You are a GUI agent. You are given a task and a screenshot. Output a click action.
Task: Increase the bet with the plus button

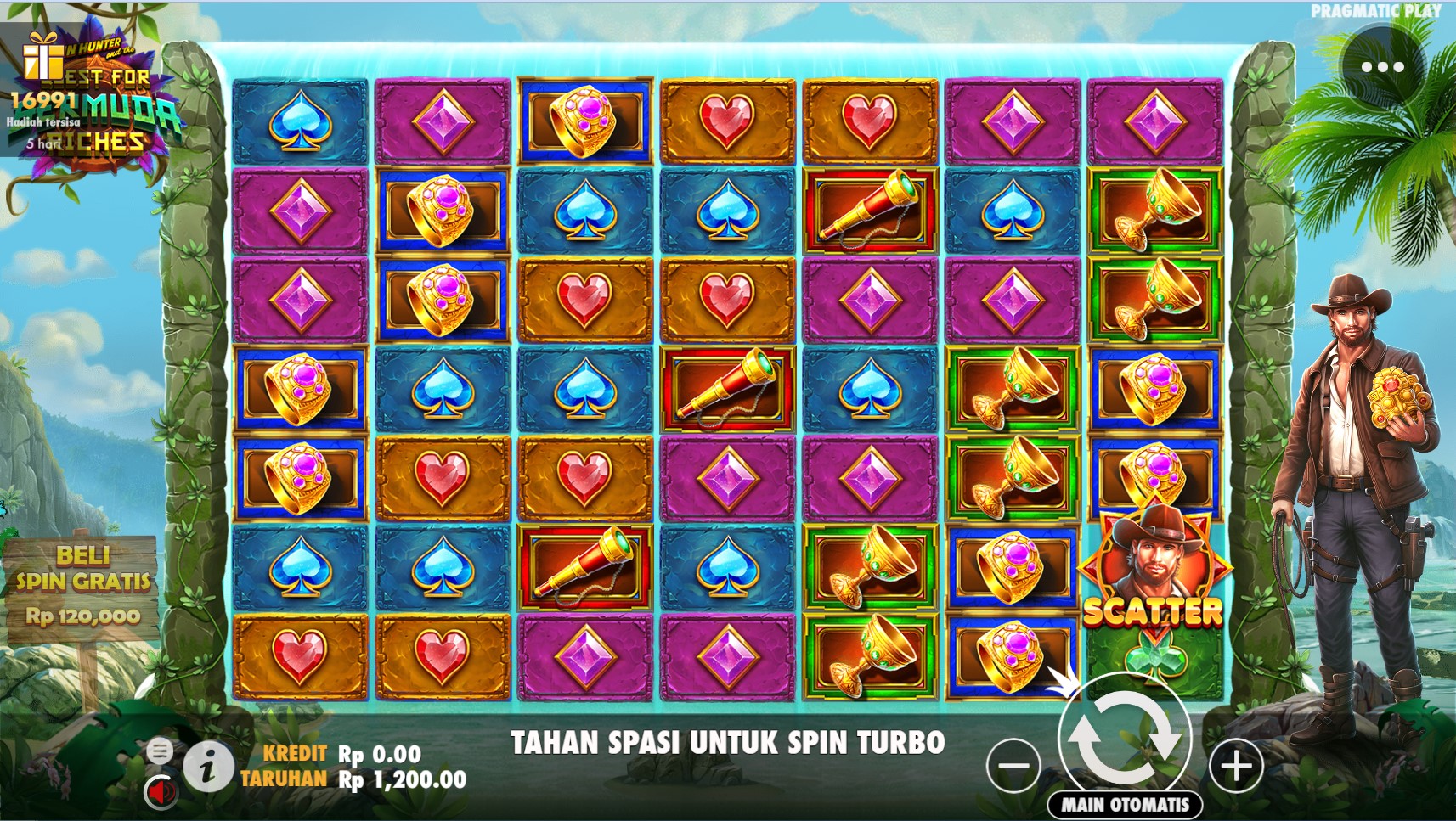(1236, 765)
